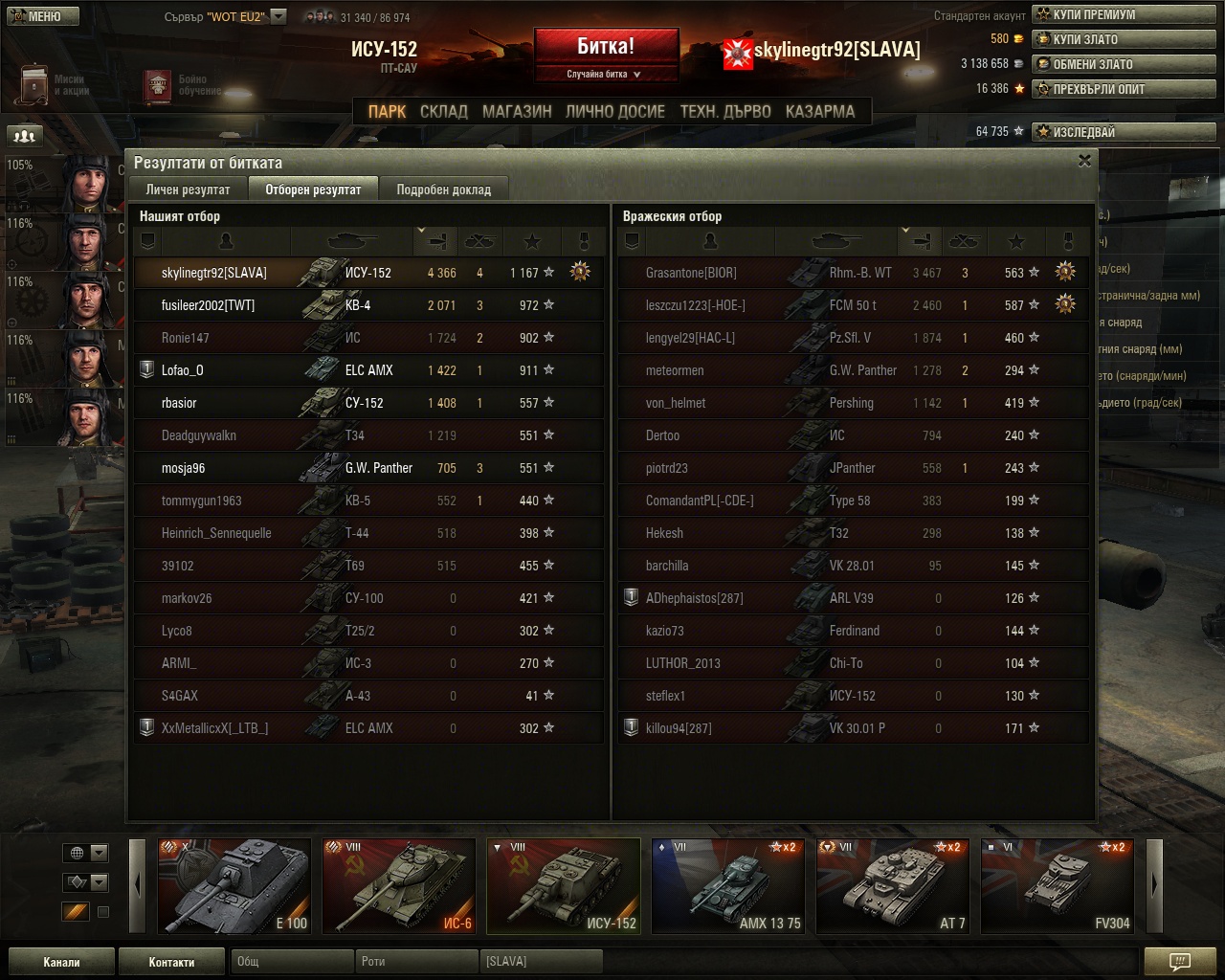Expand the server selection dropdown

coord(278,16)
